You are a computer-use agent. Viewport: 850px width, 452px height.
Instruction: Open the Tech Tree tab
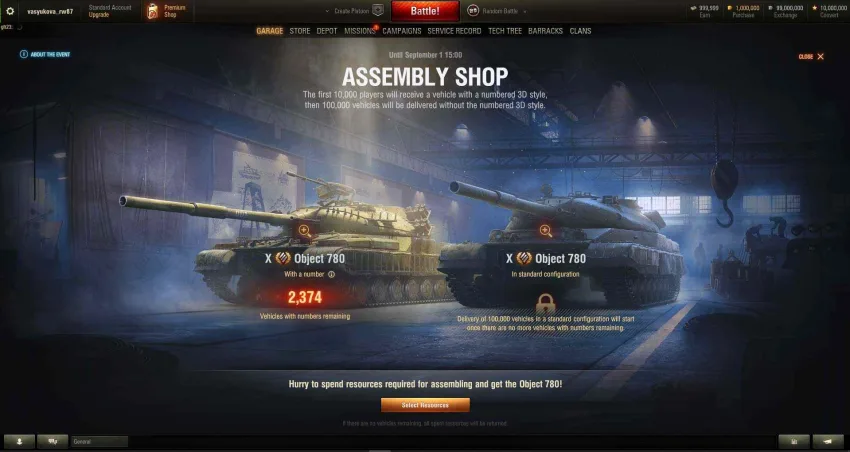pos(505,31)
